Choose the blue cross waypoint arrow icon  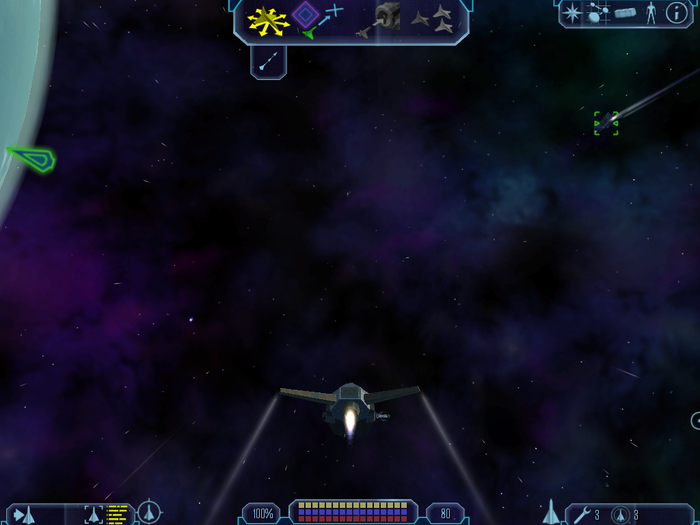[333, 11]
